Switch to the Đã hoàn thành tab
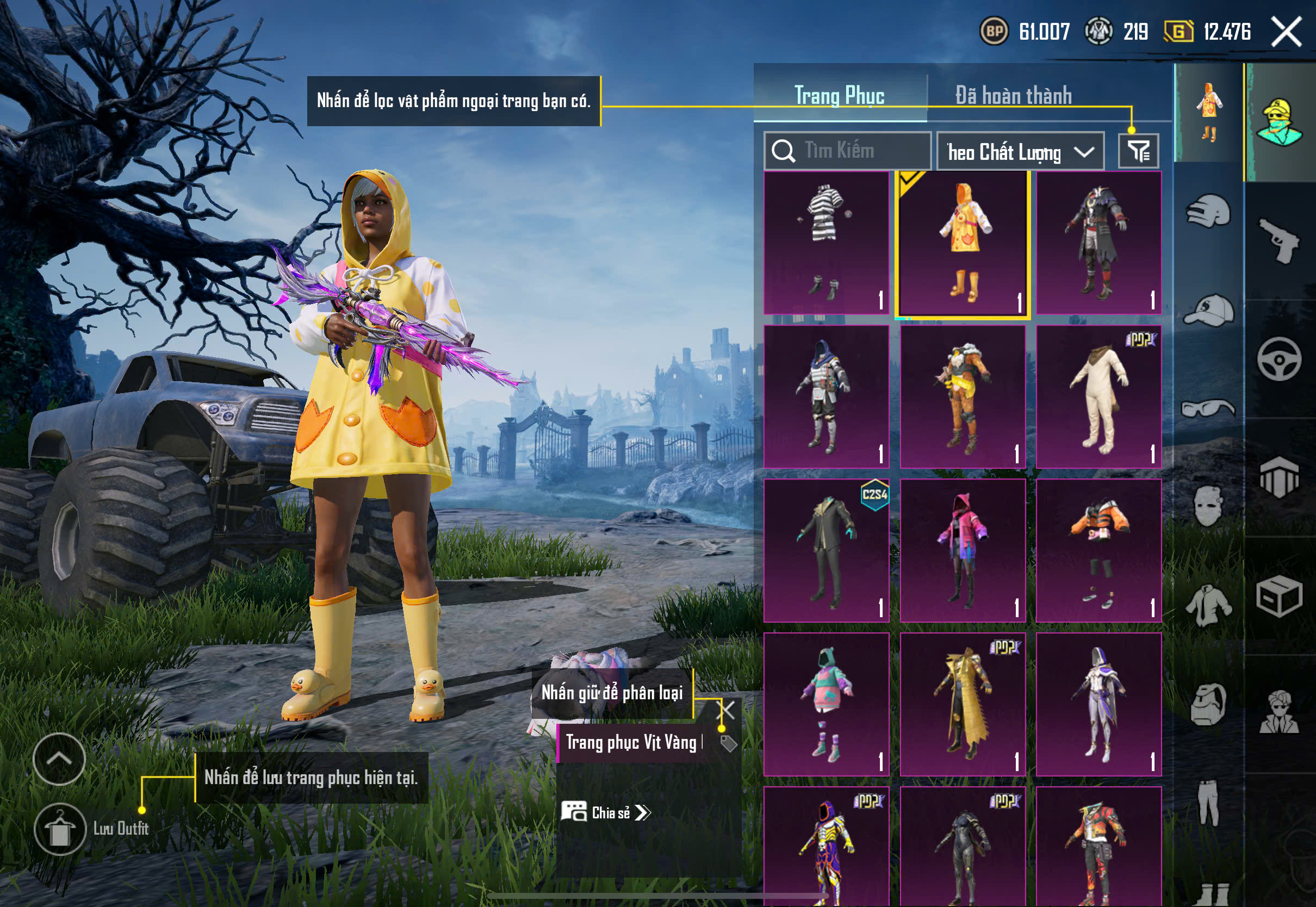Image resolution: width=1316 pixels, height=907 pixels. tap(1013, 96)
